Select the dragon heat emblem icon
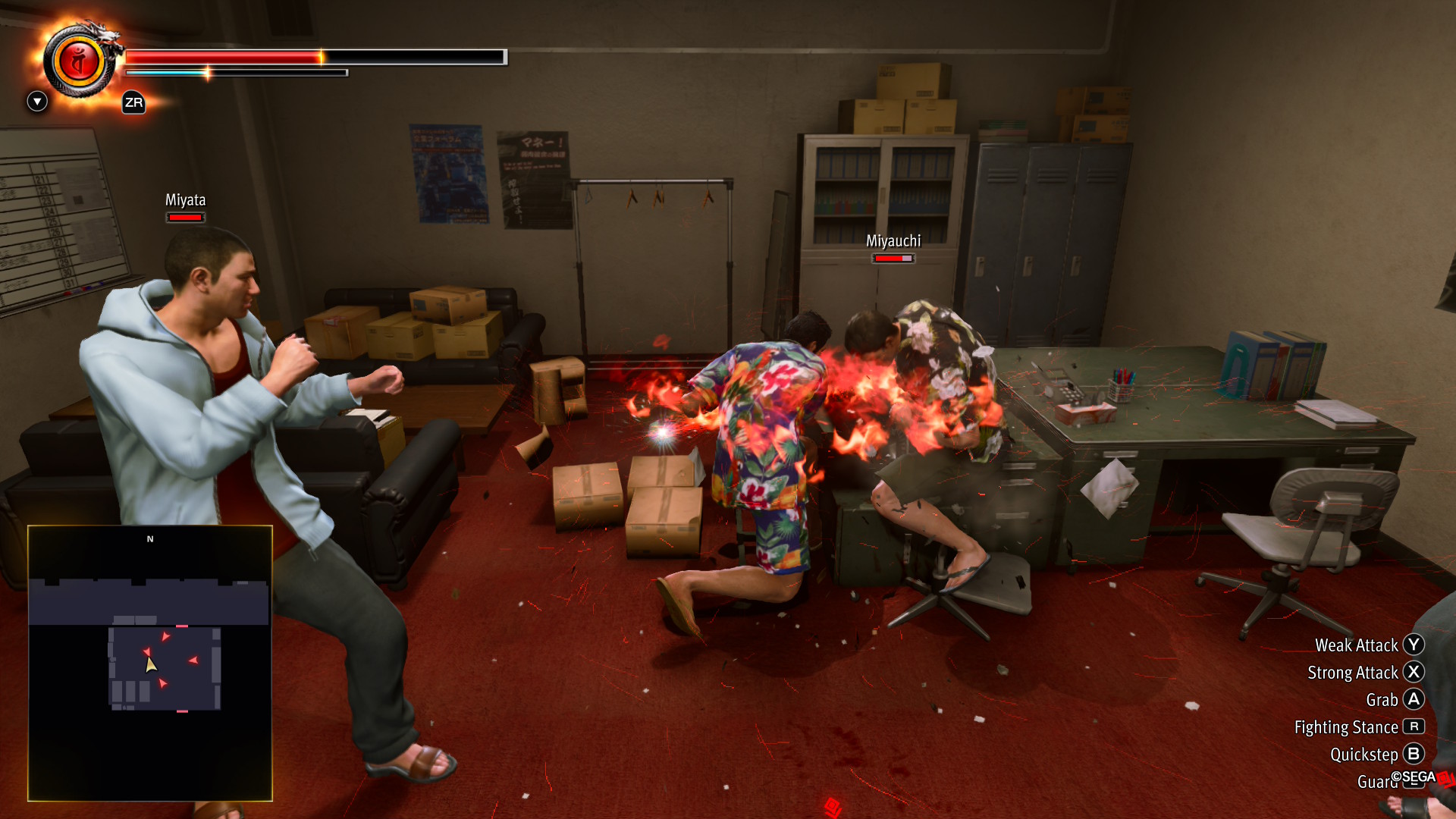The height and width of the screenshot is (819, 1456). click(x=79, y=62)
